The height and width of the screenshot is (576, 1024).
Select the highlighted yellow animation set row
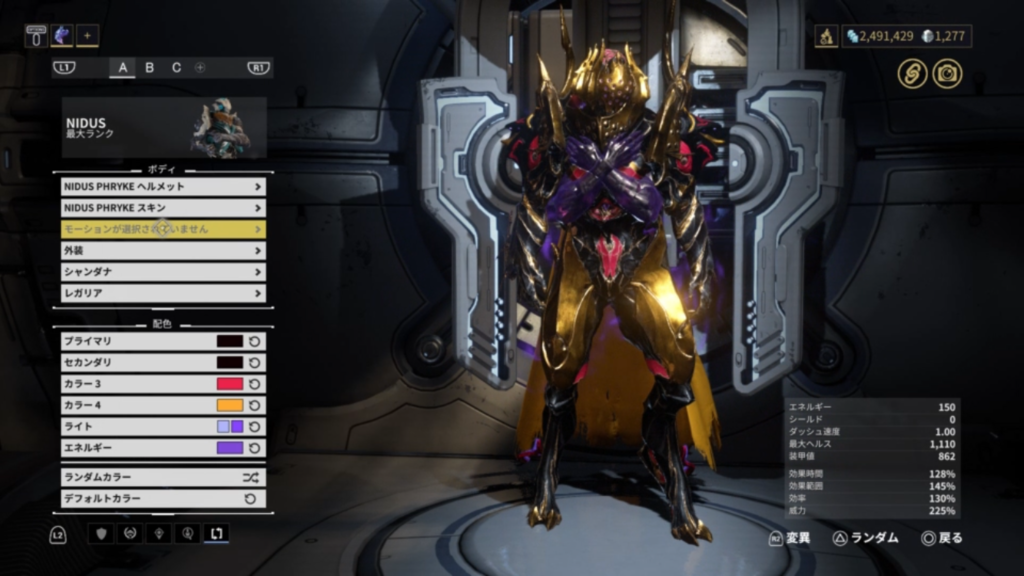coord(163,229)
